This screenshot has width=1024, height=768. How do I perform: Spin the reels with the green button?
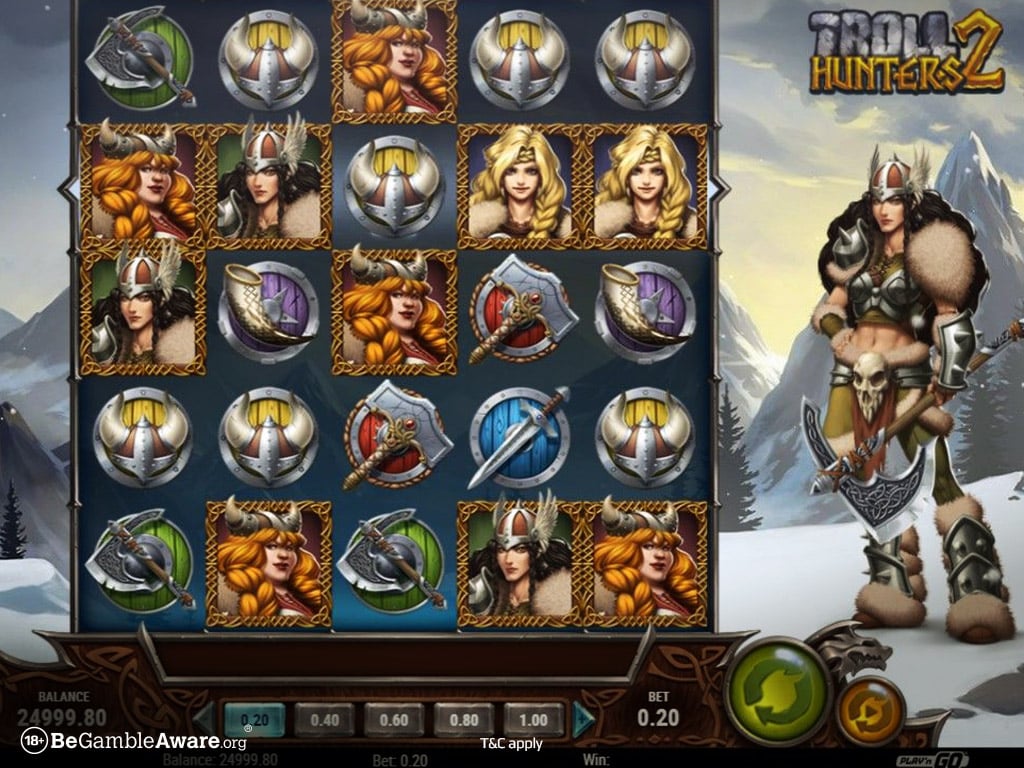coord(777,691)
